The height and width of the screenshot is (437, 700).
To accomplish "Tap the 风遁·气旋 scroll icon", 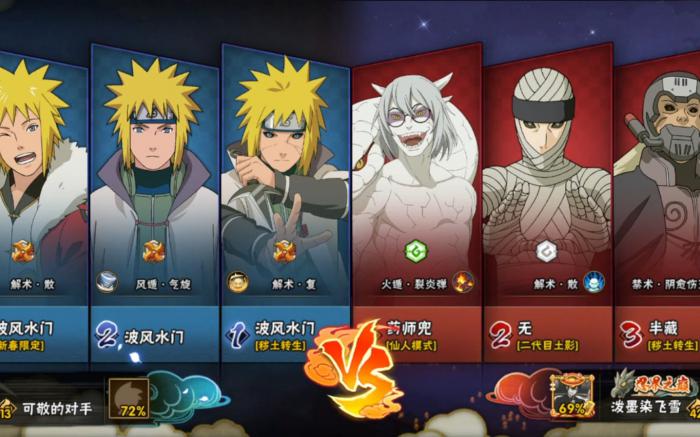I will [x=107, y=283].
